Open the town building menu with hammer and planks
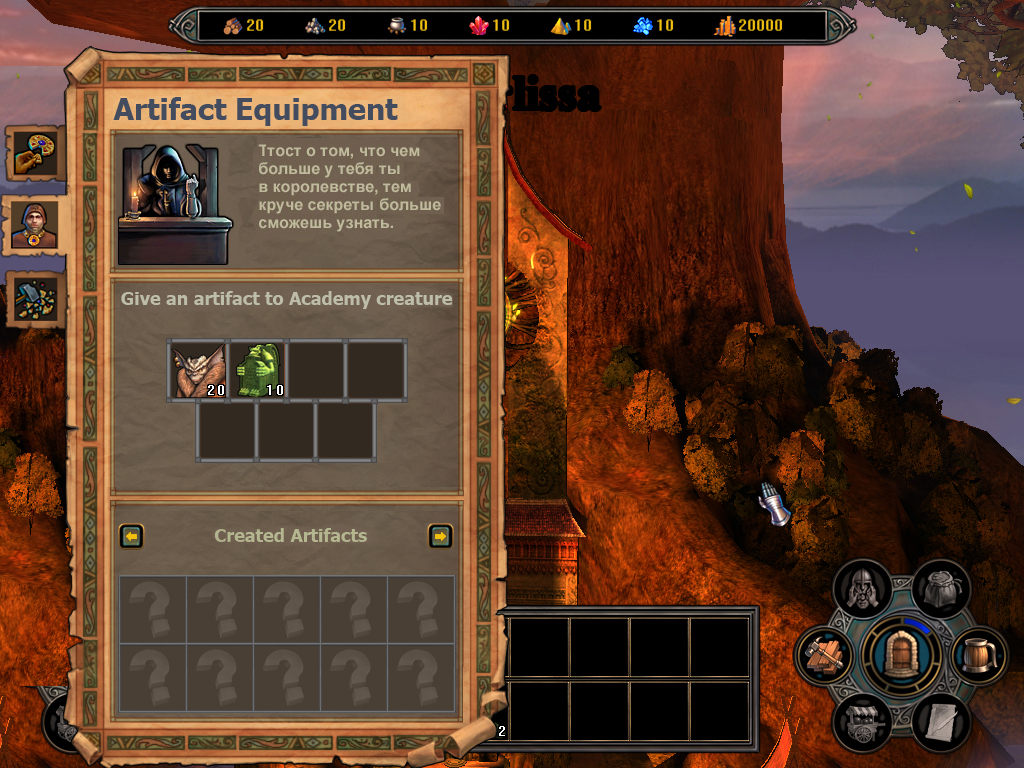This screenshot has height=768, width=1024. pos(824,656)
